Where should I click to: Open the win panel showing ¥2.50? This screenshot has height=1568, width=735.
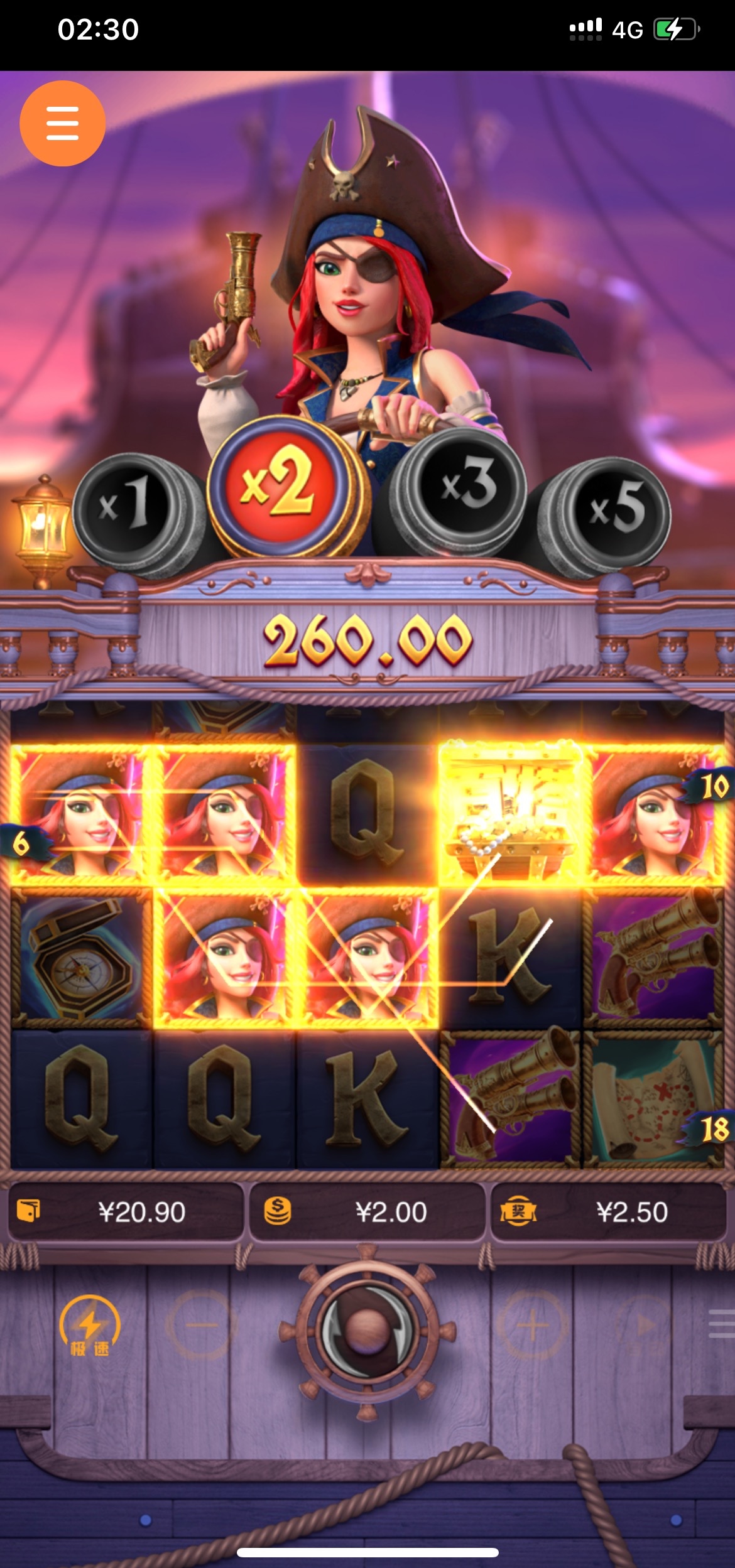click(608, 1212)
